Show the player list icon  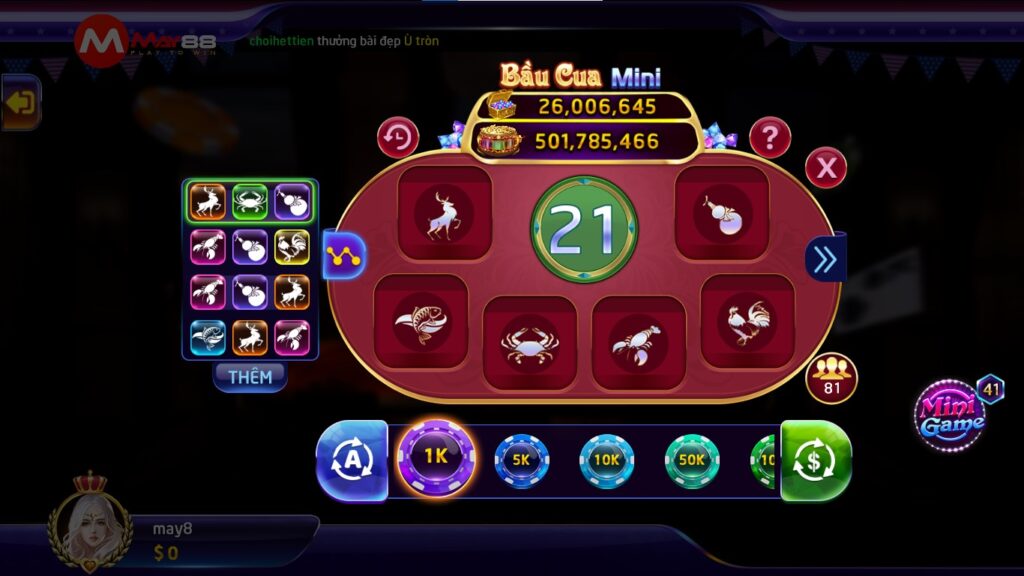(x=831, y=378)
